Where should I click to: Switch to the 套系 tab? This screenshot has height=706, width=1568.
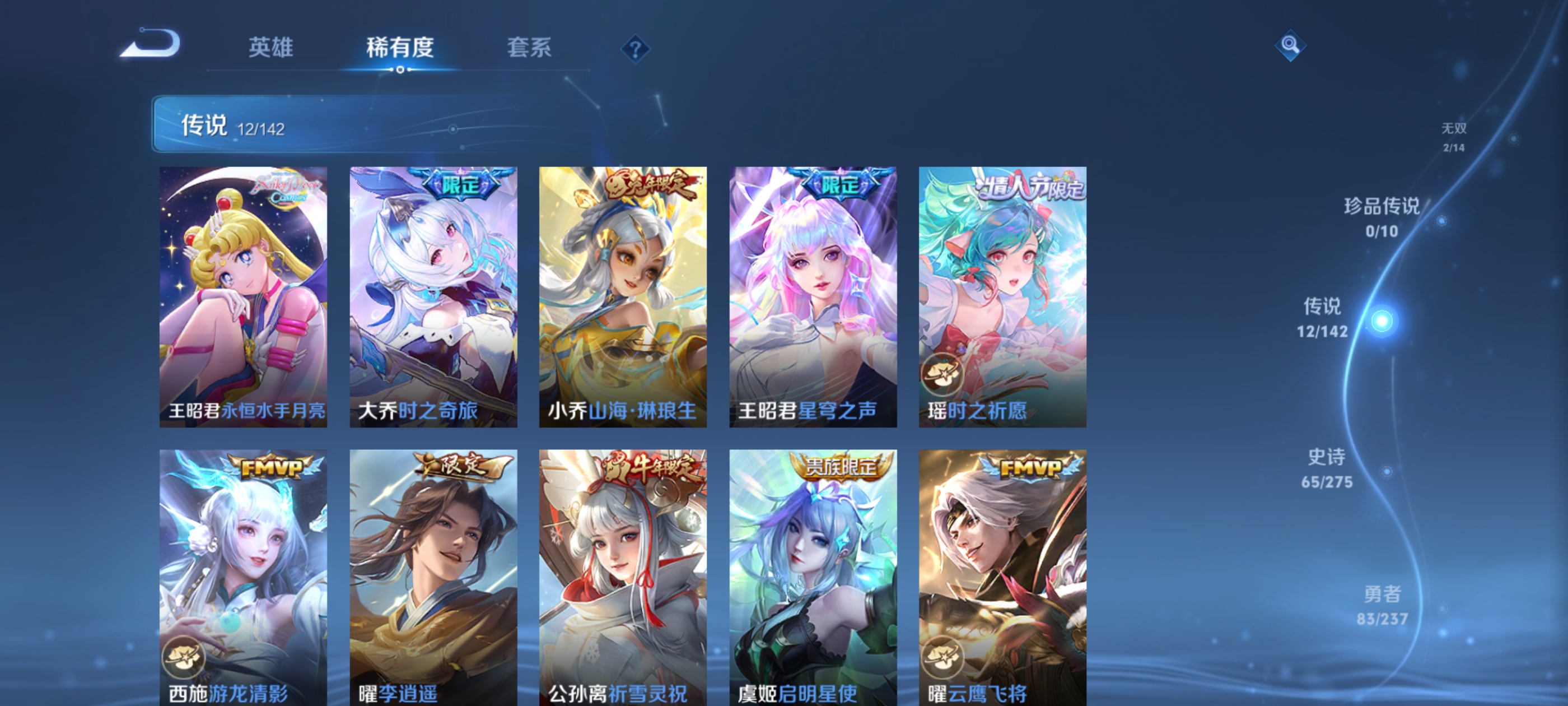[530, 49]
